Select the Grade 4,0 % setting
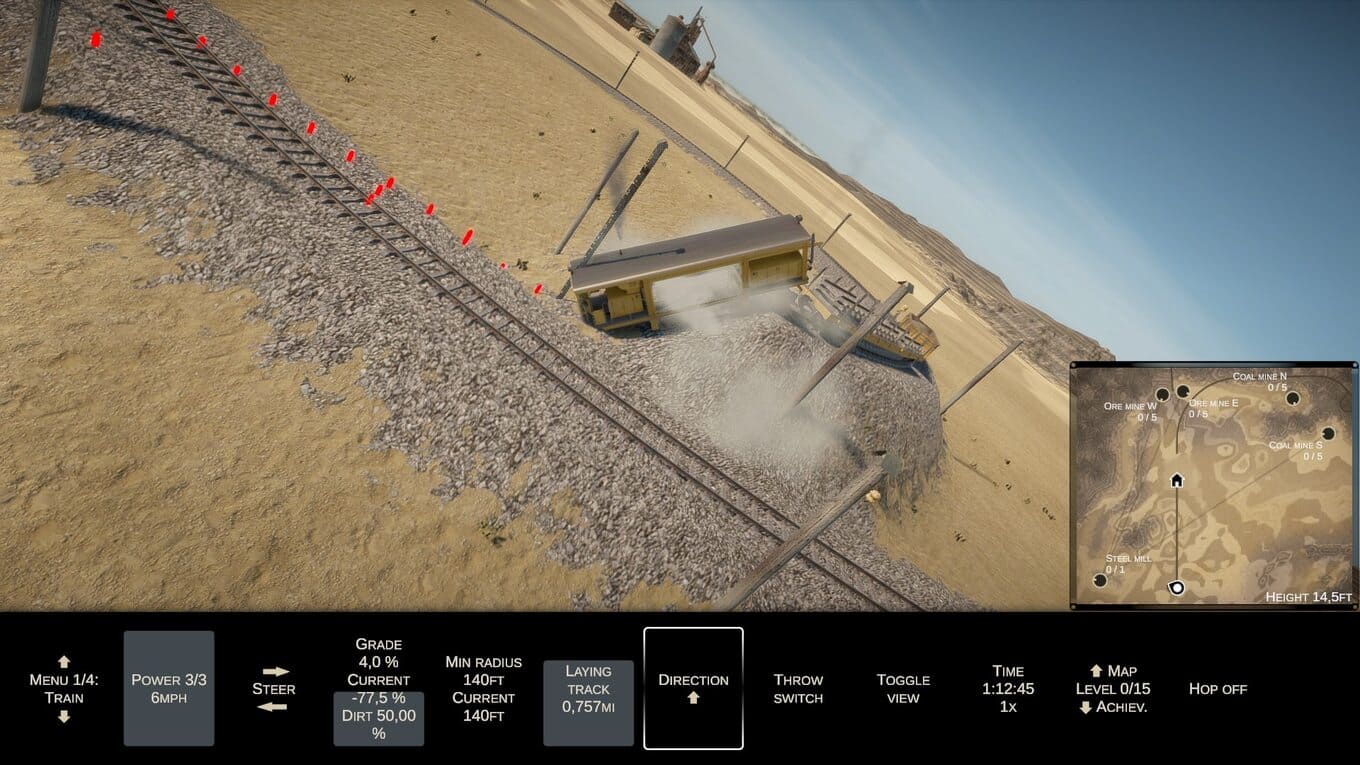Viewport: 1360px width, 765px height. pyautogui.click(x=378, y=653)
